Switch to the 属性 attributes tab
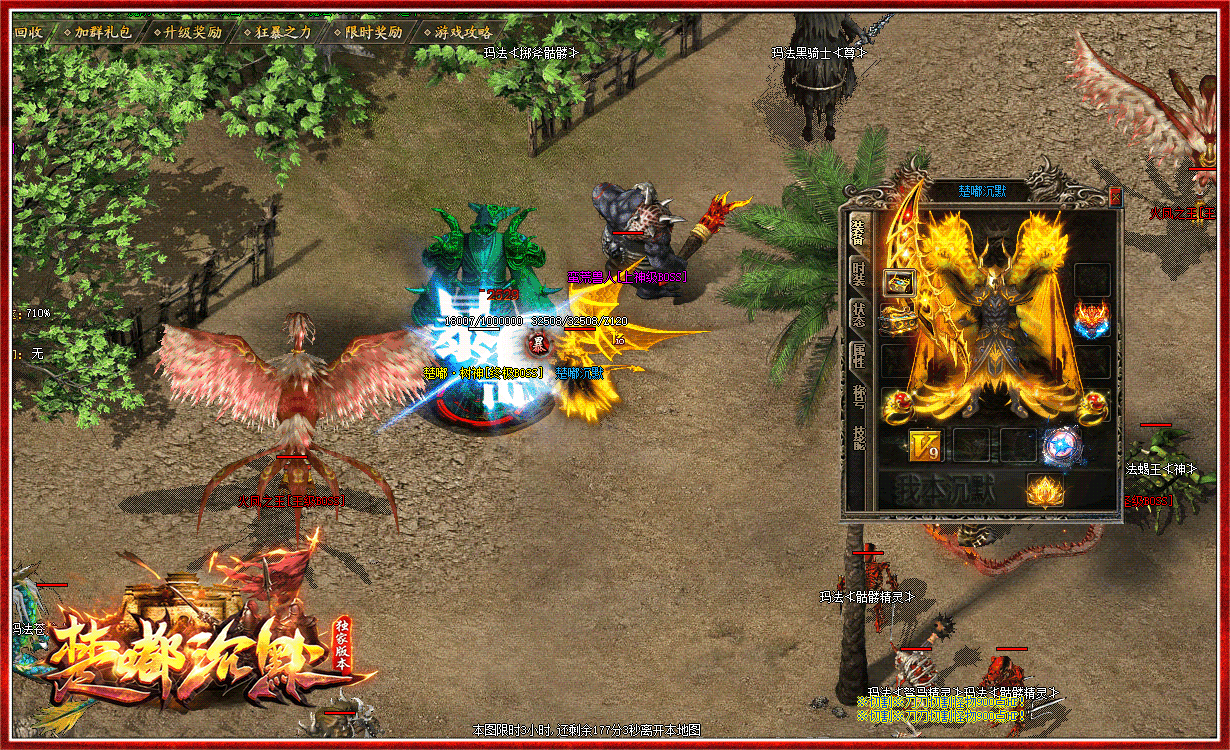This screenshot has width=1230, height=750. [x=858, y=355]
